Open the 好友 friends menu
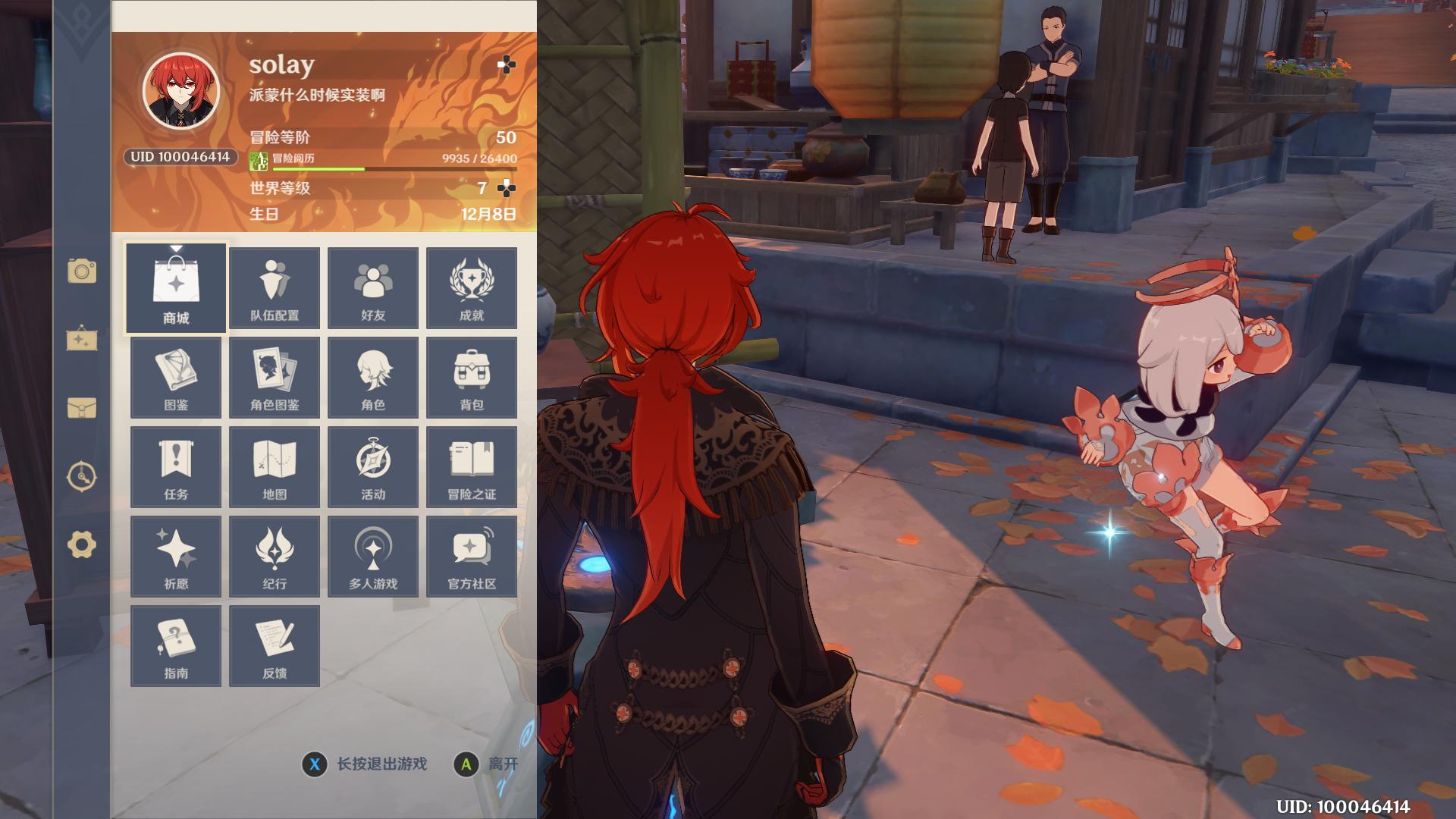Viewport: 1456px width, 819px height. [x=373, y=288]
